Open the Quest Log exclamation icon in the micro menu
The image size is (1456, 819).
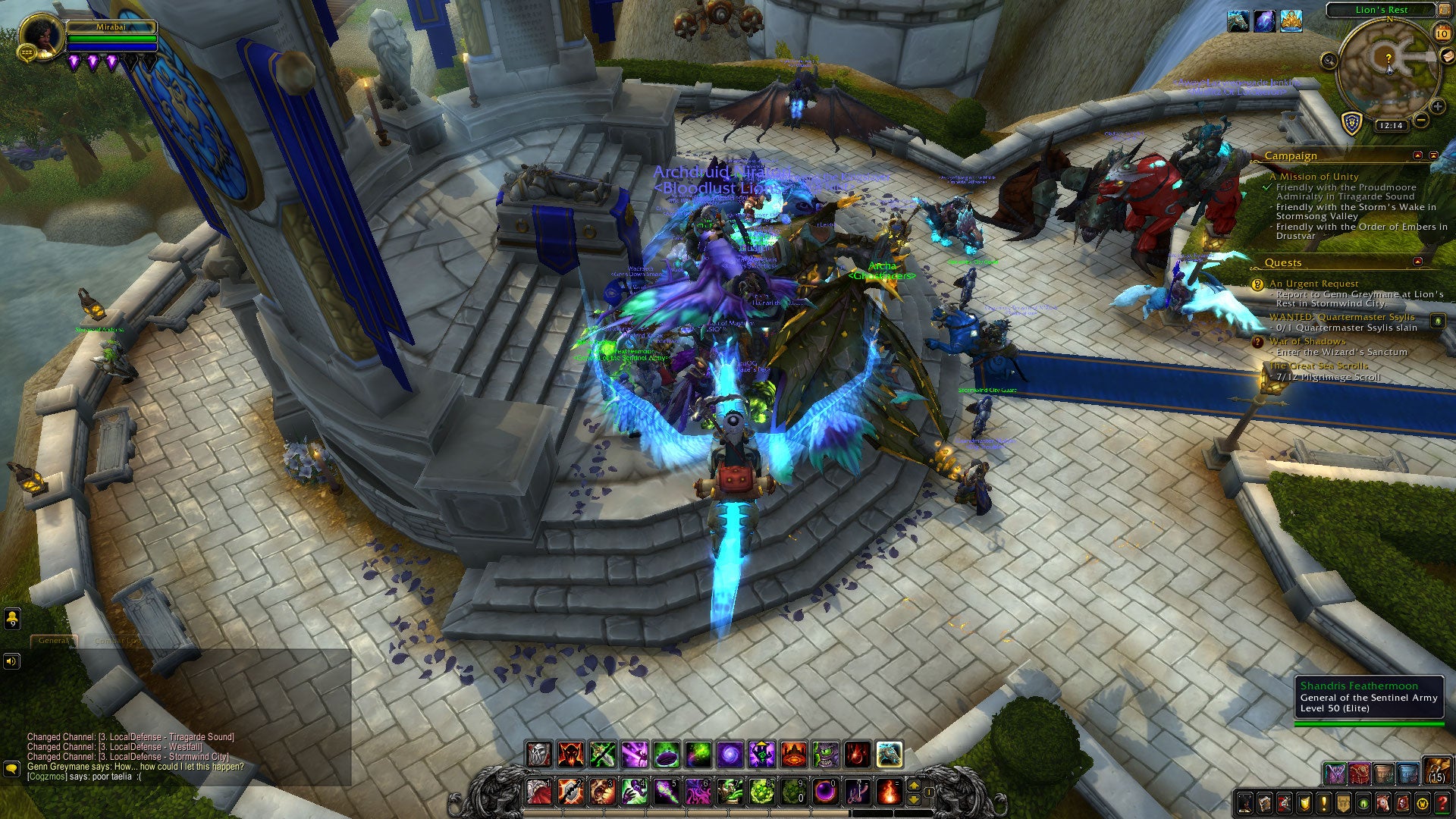pyautogui.click(x=1326, y=802)
